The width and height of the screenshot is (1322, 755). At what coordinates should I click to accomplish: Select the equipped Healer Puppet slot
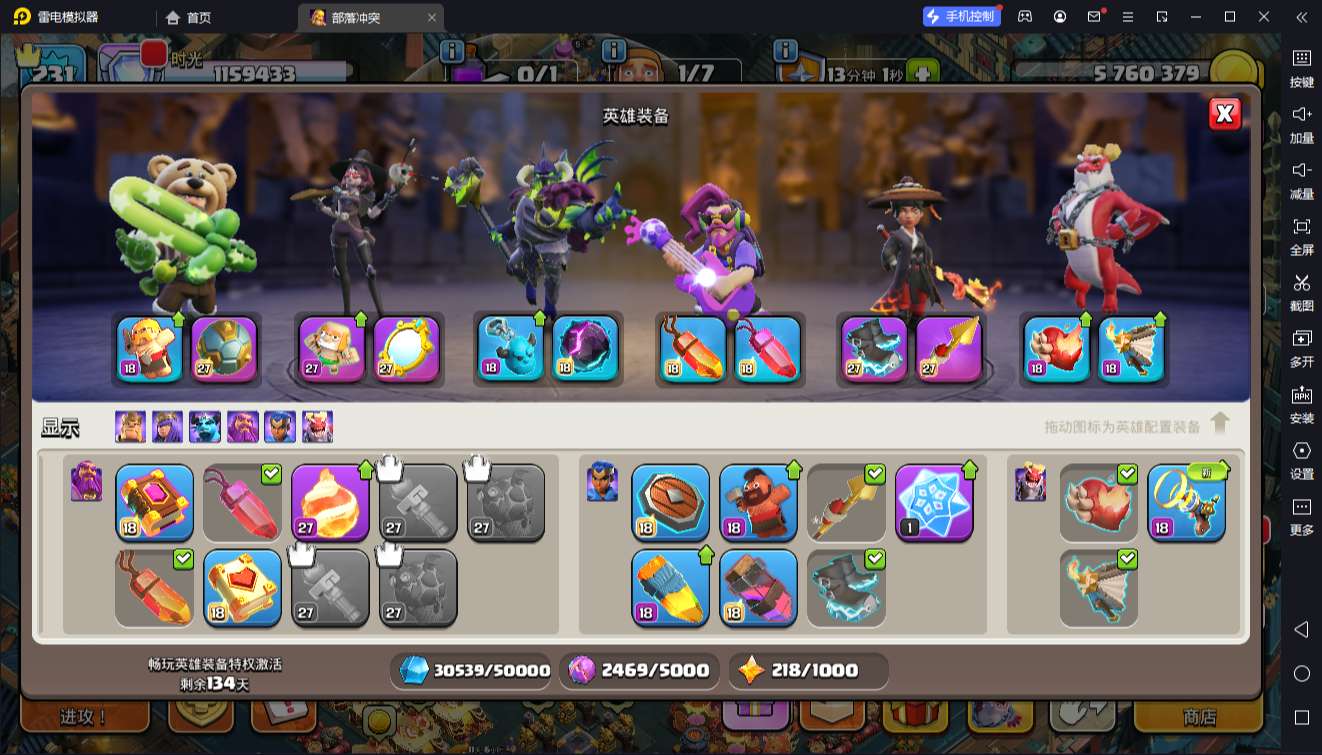coord(332,349)
